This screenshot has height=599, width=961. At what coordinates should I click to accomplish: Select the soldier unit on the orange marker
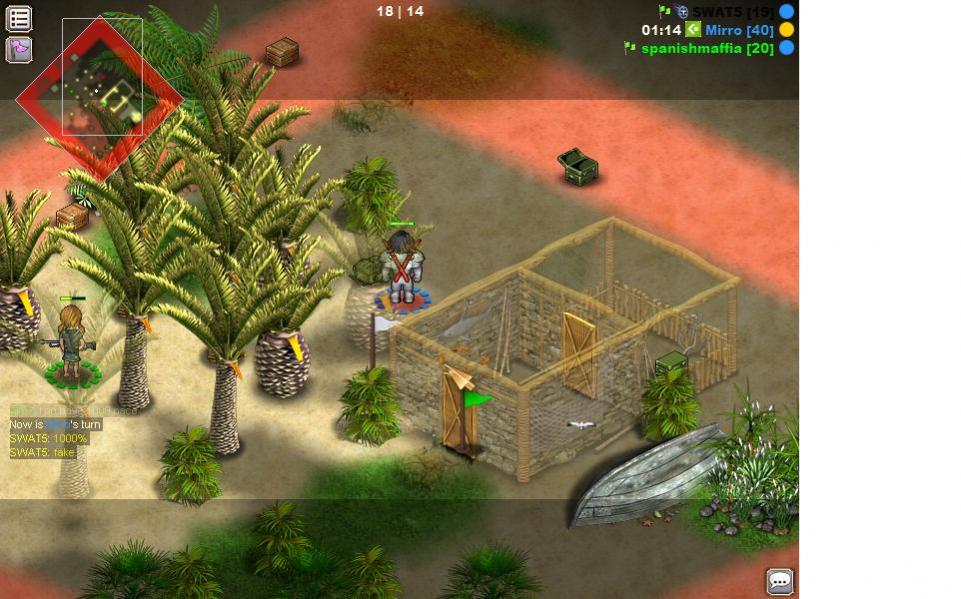pyautogui.click(x=402, y=266)
